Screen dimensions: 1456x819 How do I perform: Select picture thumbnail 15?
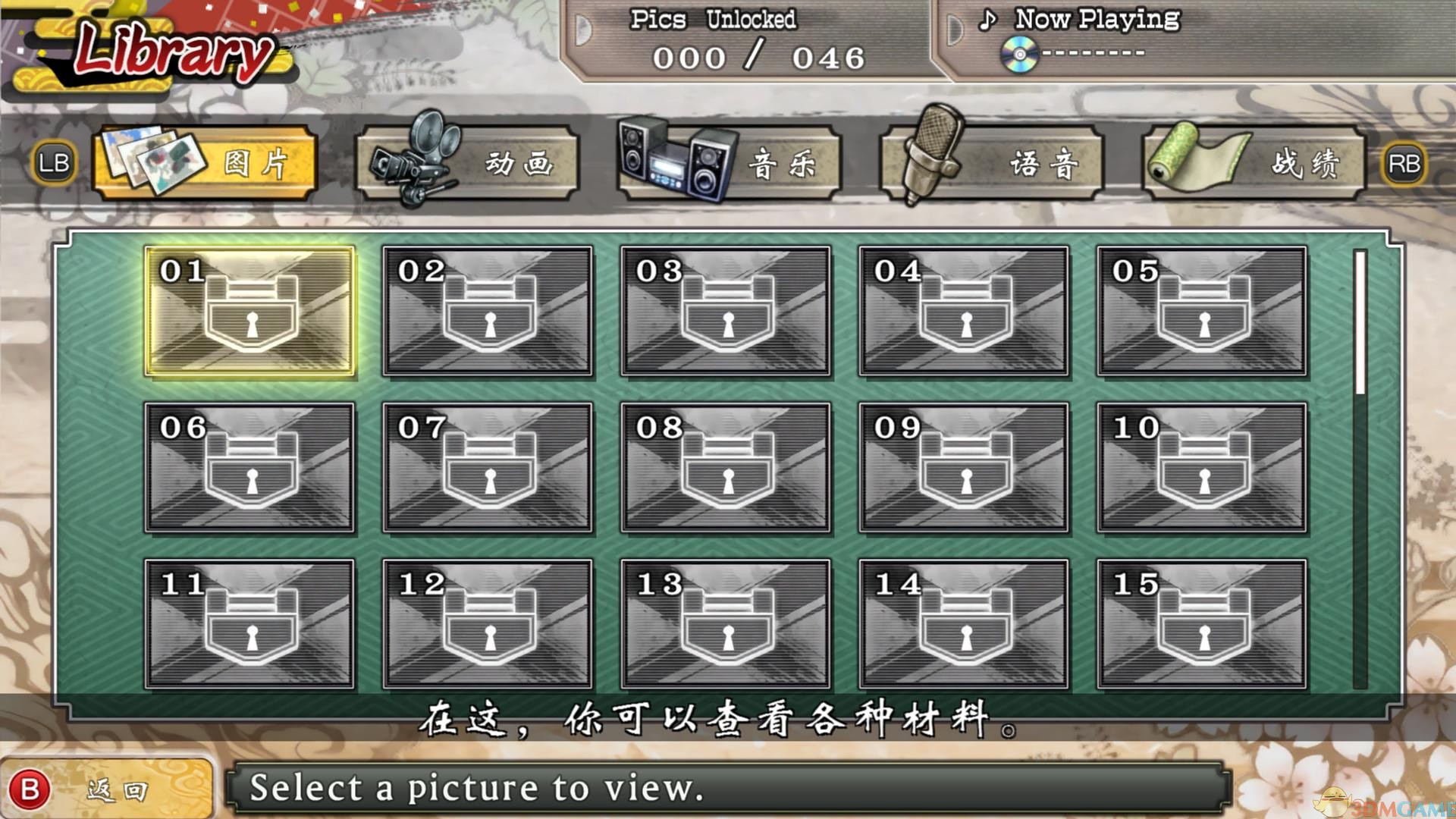1202,624
